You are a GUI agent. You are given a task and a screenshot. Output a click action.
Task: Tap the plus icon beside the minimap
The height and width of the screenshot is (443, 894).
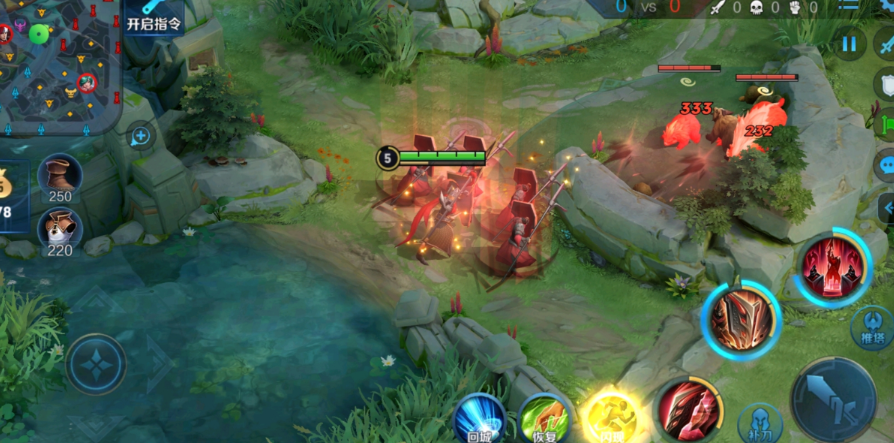[x=140, y=135]
